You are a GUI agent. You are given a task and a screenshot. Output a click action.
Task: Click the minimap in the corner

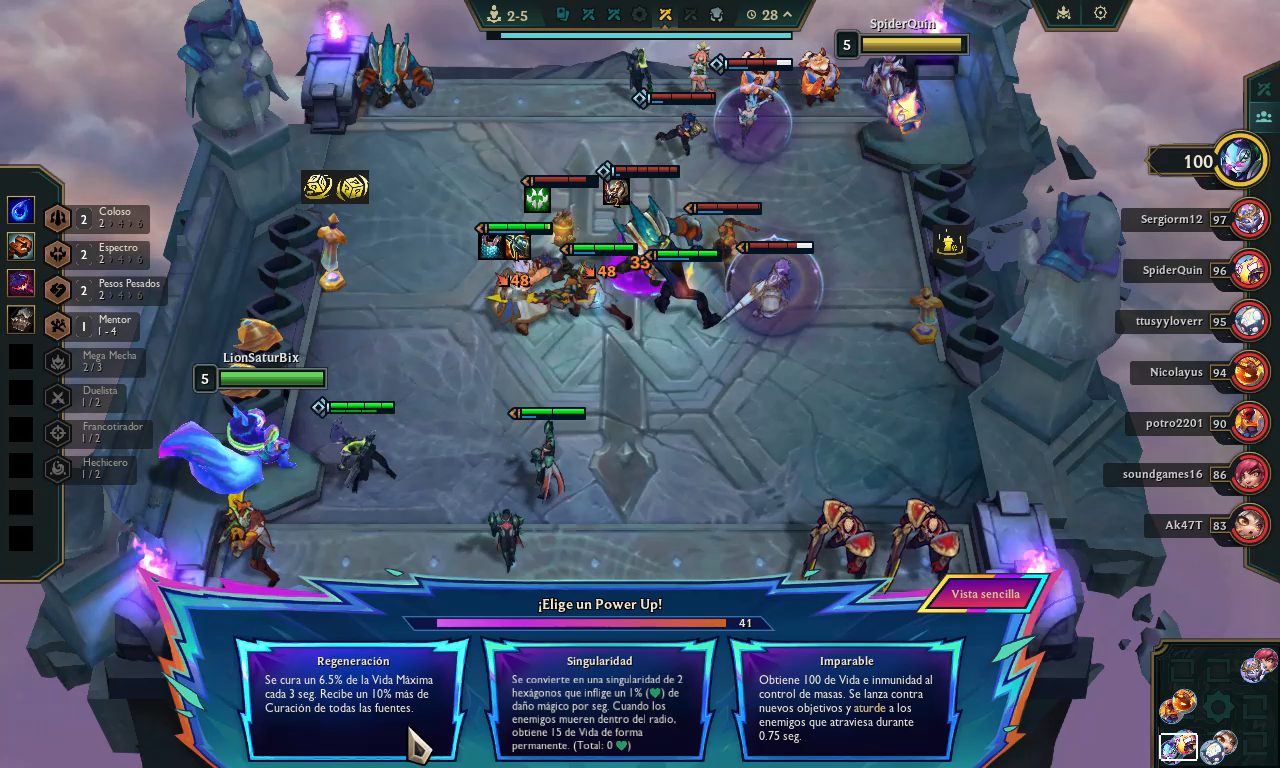[1216, 707]
